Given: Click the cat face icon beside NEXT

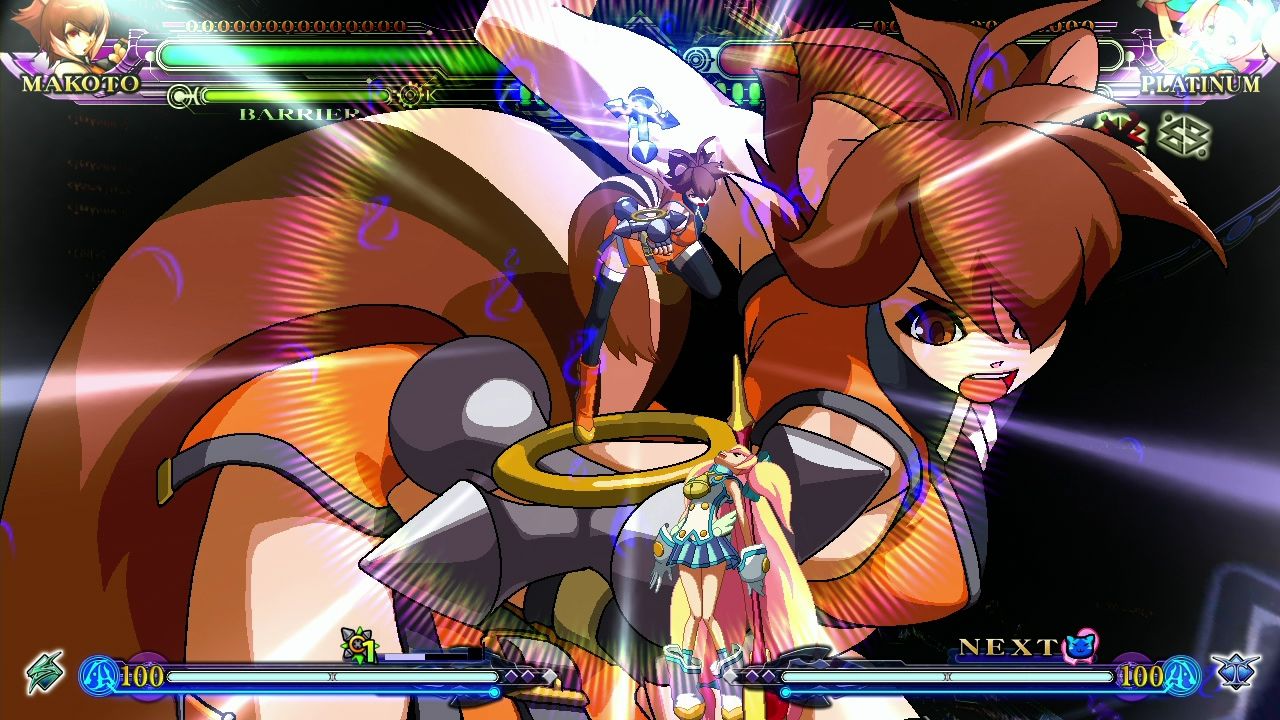Looking at the screenshot, I should coord(1080,646).
